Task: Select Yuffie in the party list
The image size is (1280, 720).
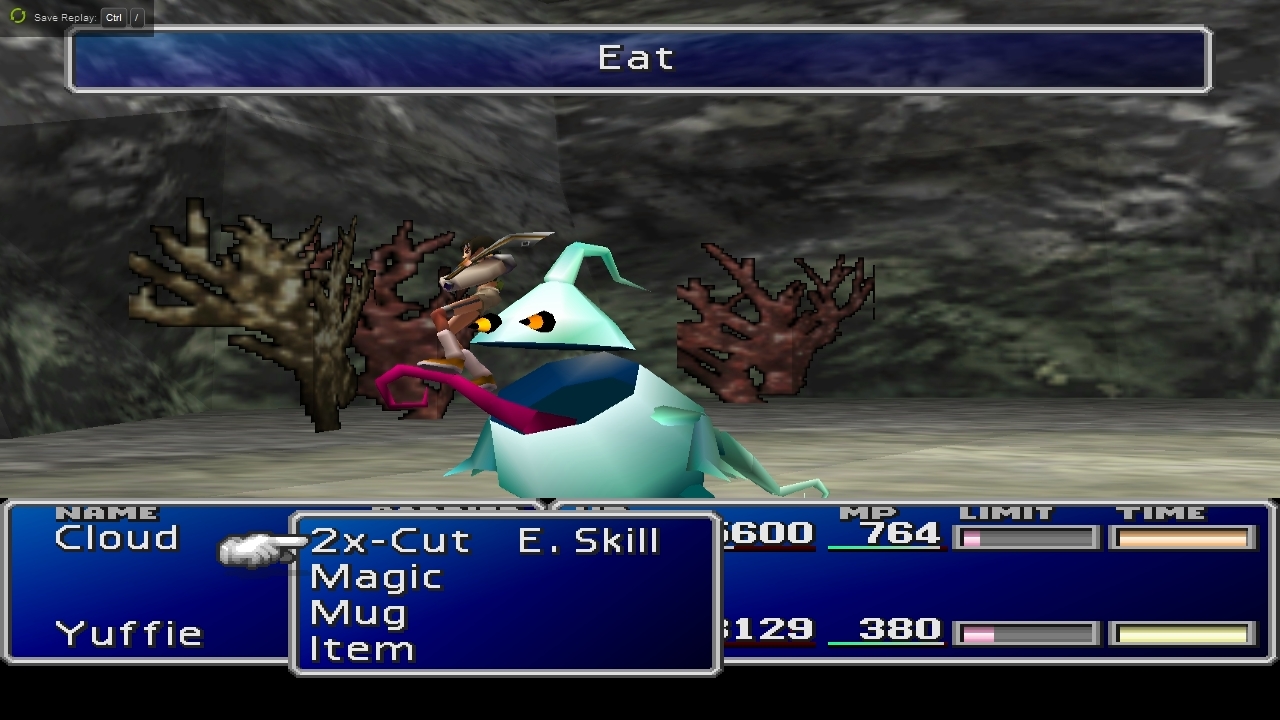Action: click(129, 633)
